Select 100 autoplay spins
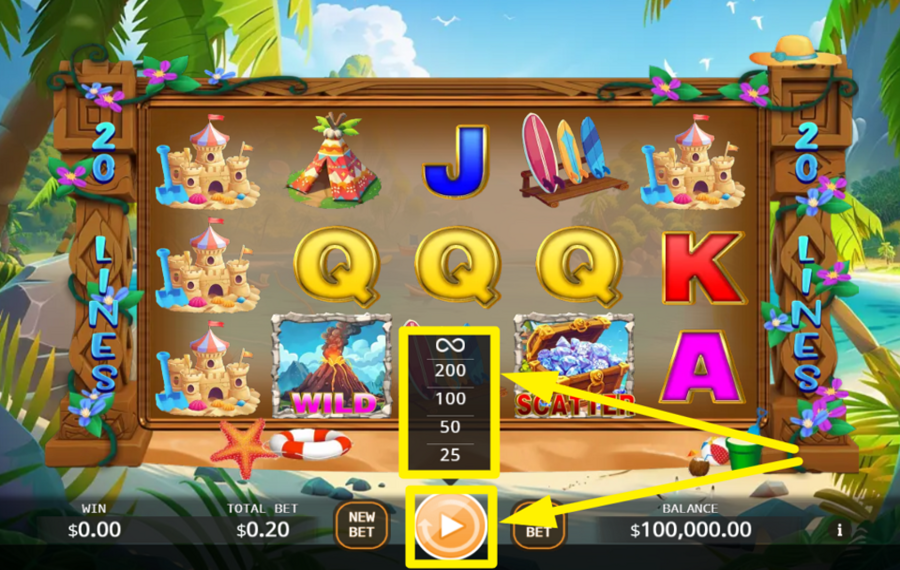 450,399
